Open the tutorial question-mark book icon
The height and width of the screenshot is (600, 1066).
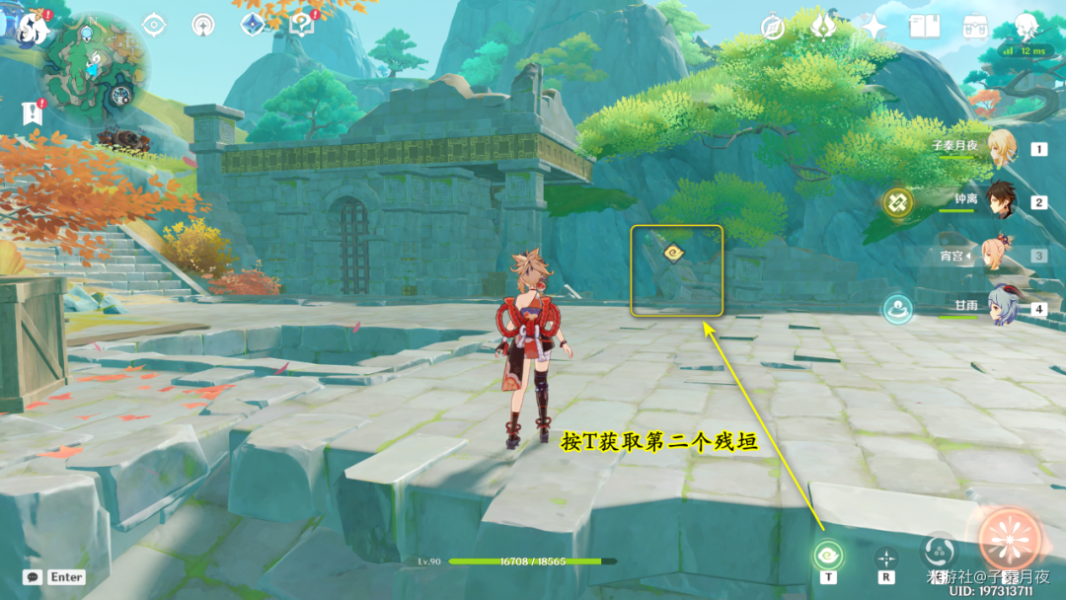coord(301,23)
